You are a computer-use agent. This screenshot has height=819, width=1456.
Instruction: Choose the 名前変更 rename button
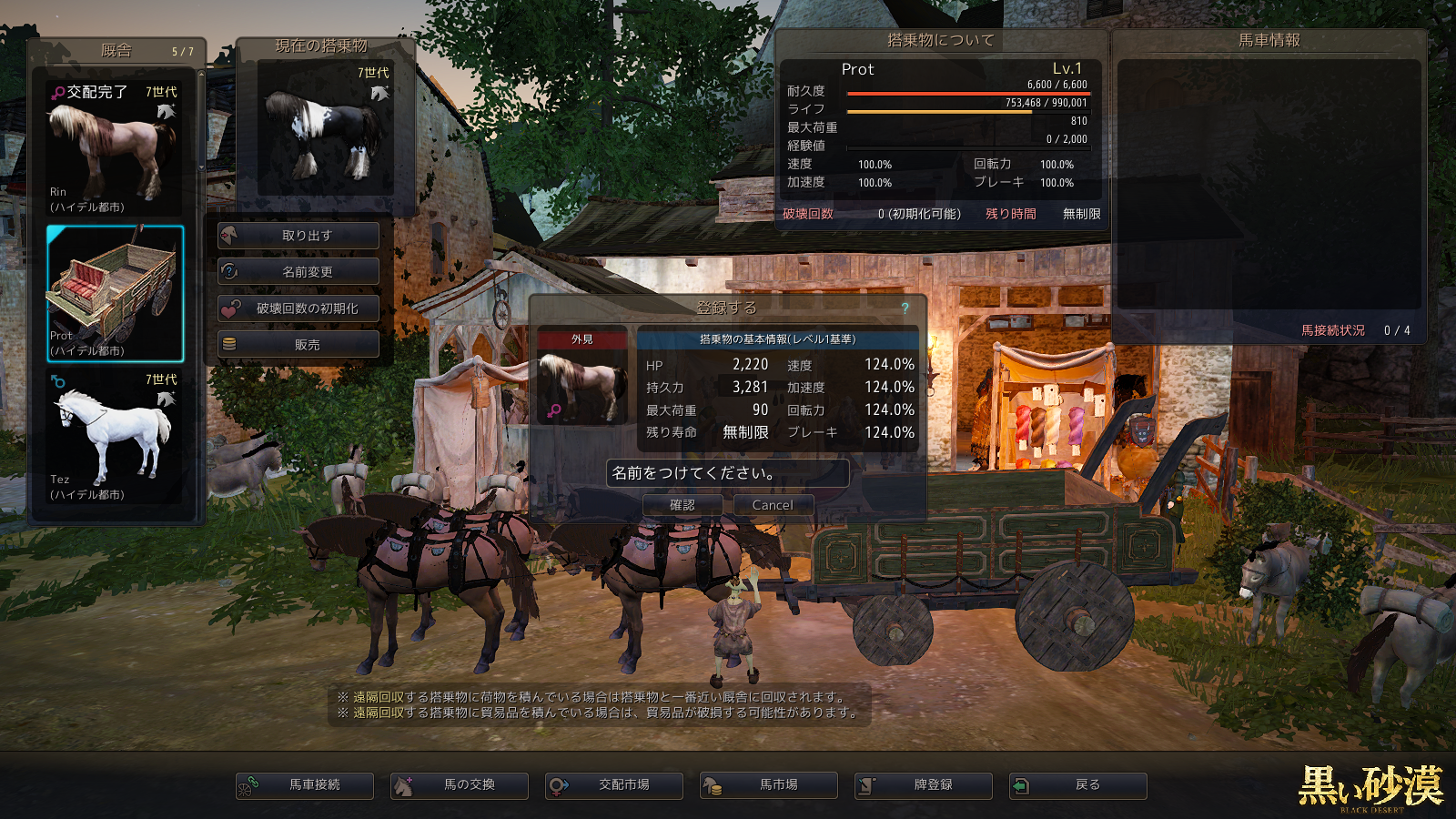coord(298,272)
